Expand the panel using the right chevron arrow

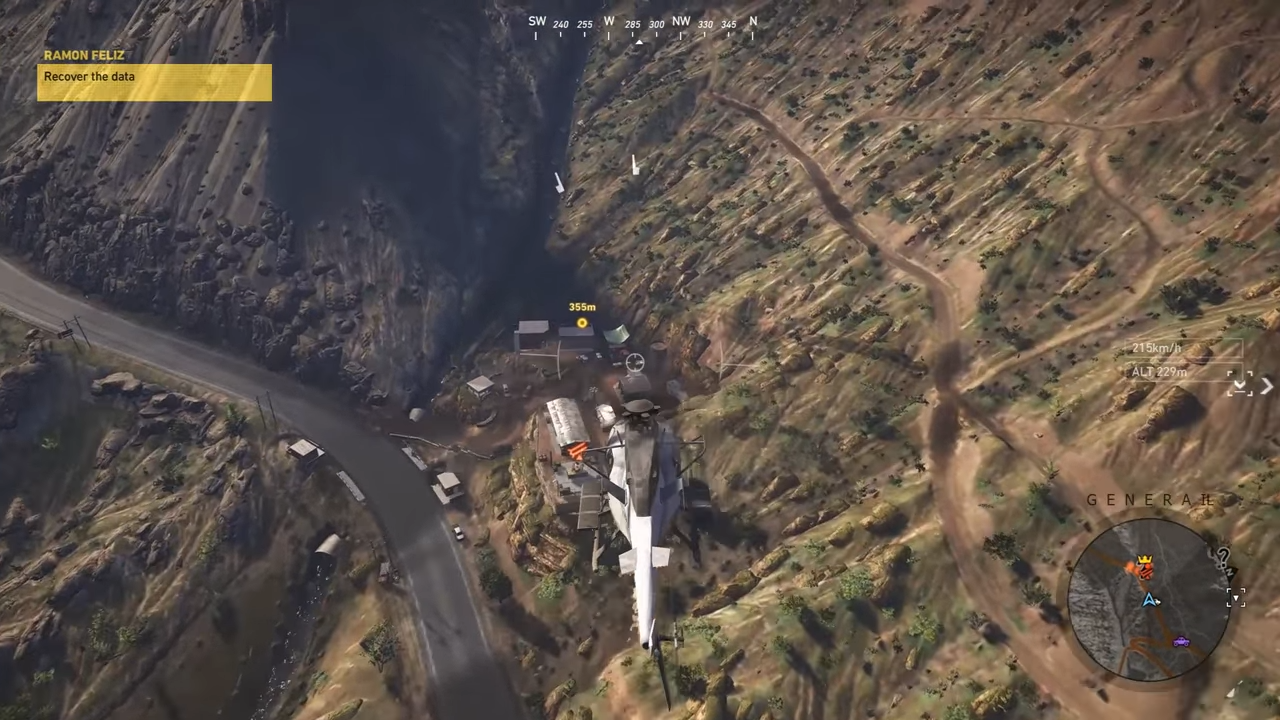tap(1267, 386)
